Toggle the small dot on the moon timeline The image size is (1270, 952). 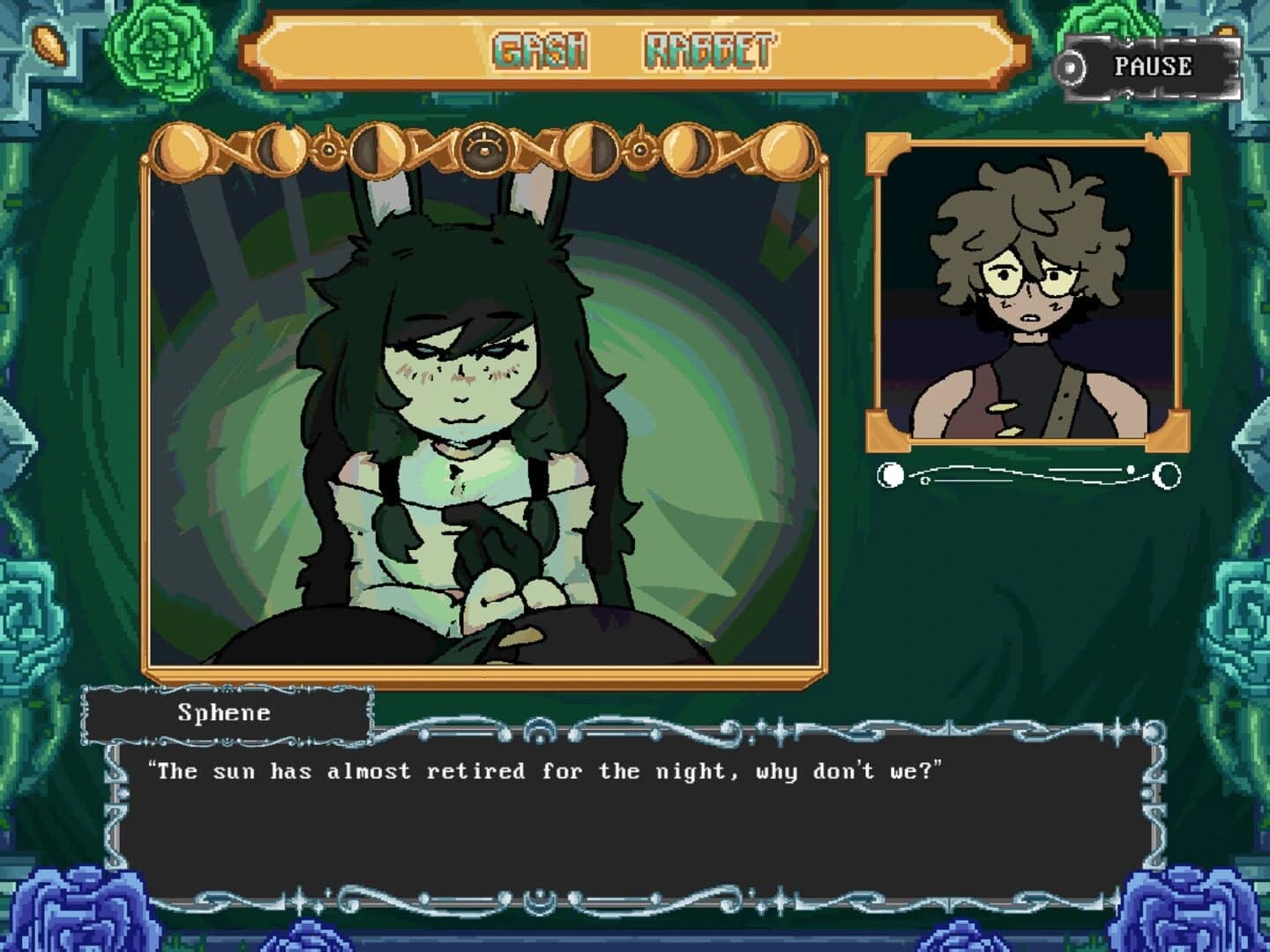(x=923, y=481)
